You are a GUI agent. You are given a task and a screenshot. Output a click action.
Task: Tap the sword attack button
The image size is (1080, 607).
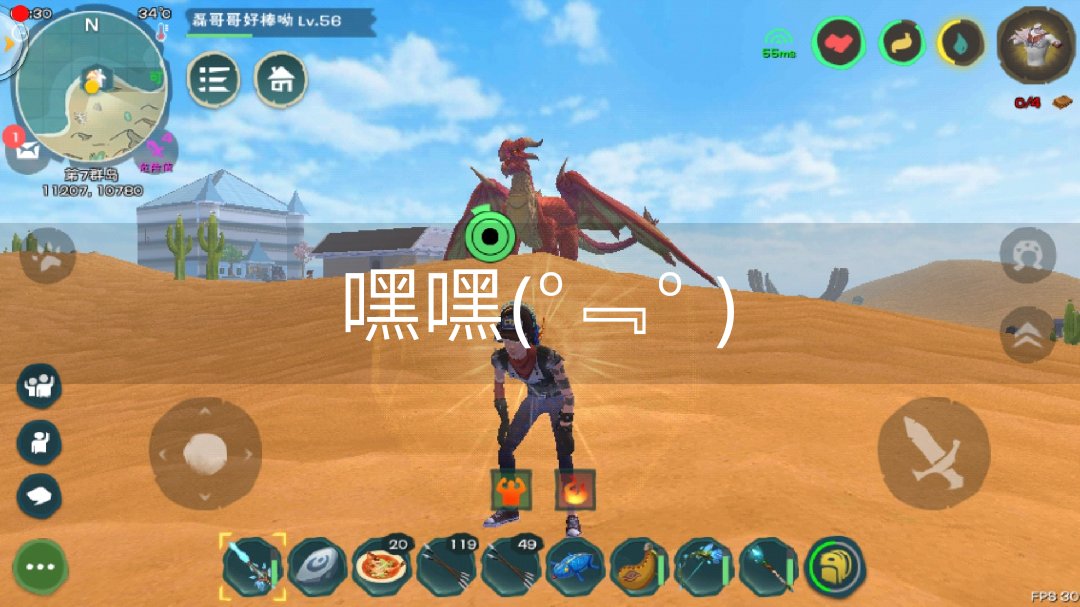click(933, 453)
